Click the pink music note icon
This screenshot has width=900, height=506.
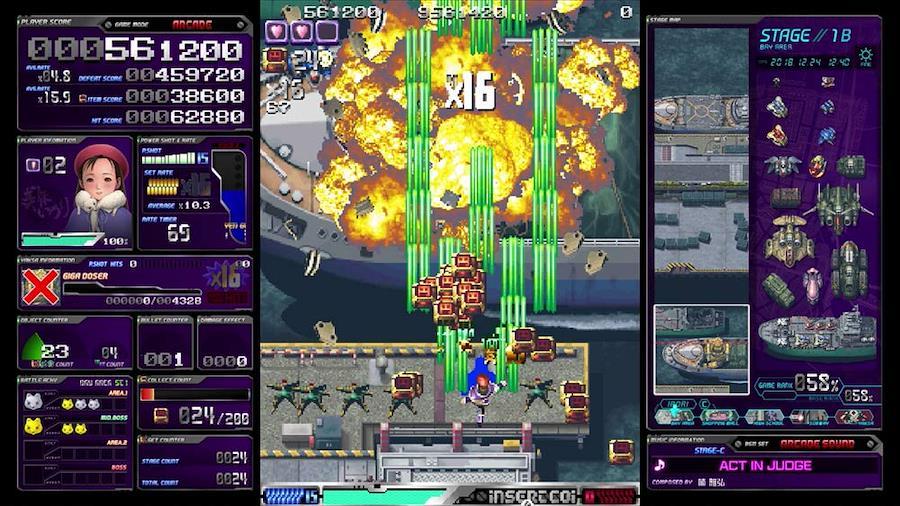click(x=660, y=465)
